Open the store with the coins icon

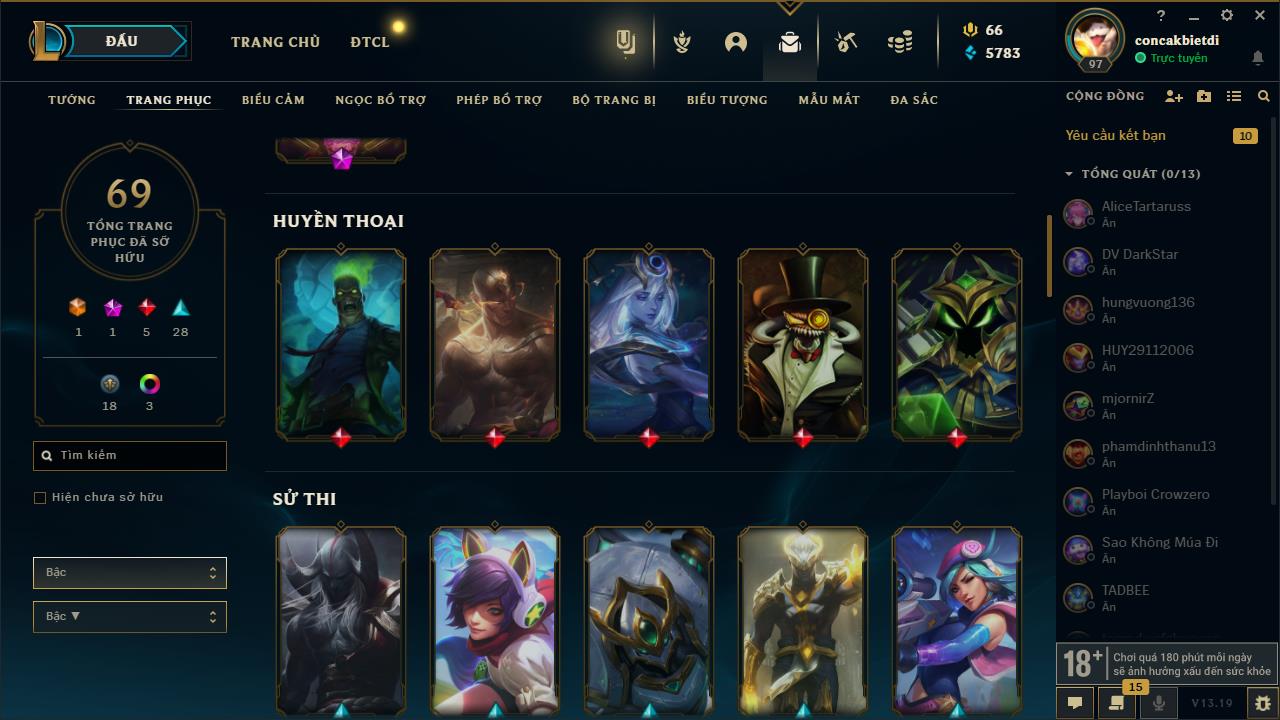click(898, 41)
